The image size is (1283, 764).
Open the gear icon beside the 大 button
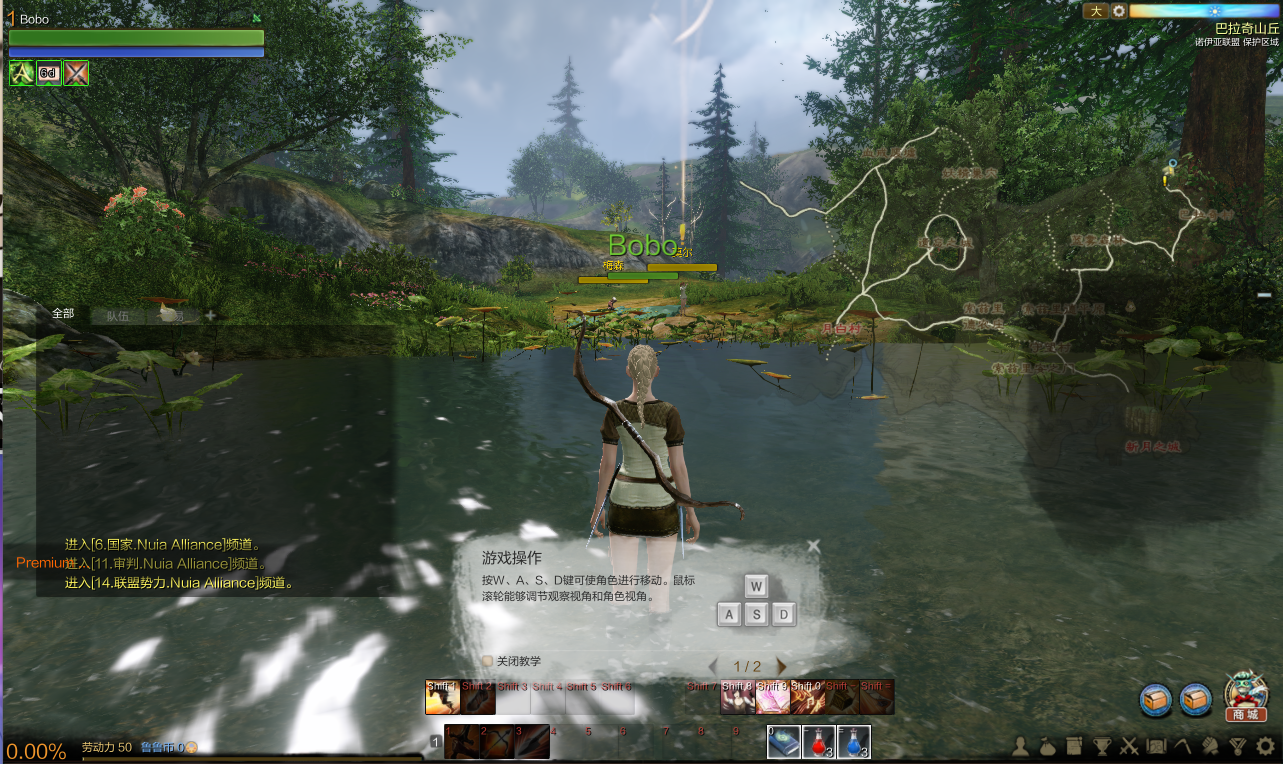pos(1119,11)
